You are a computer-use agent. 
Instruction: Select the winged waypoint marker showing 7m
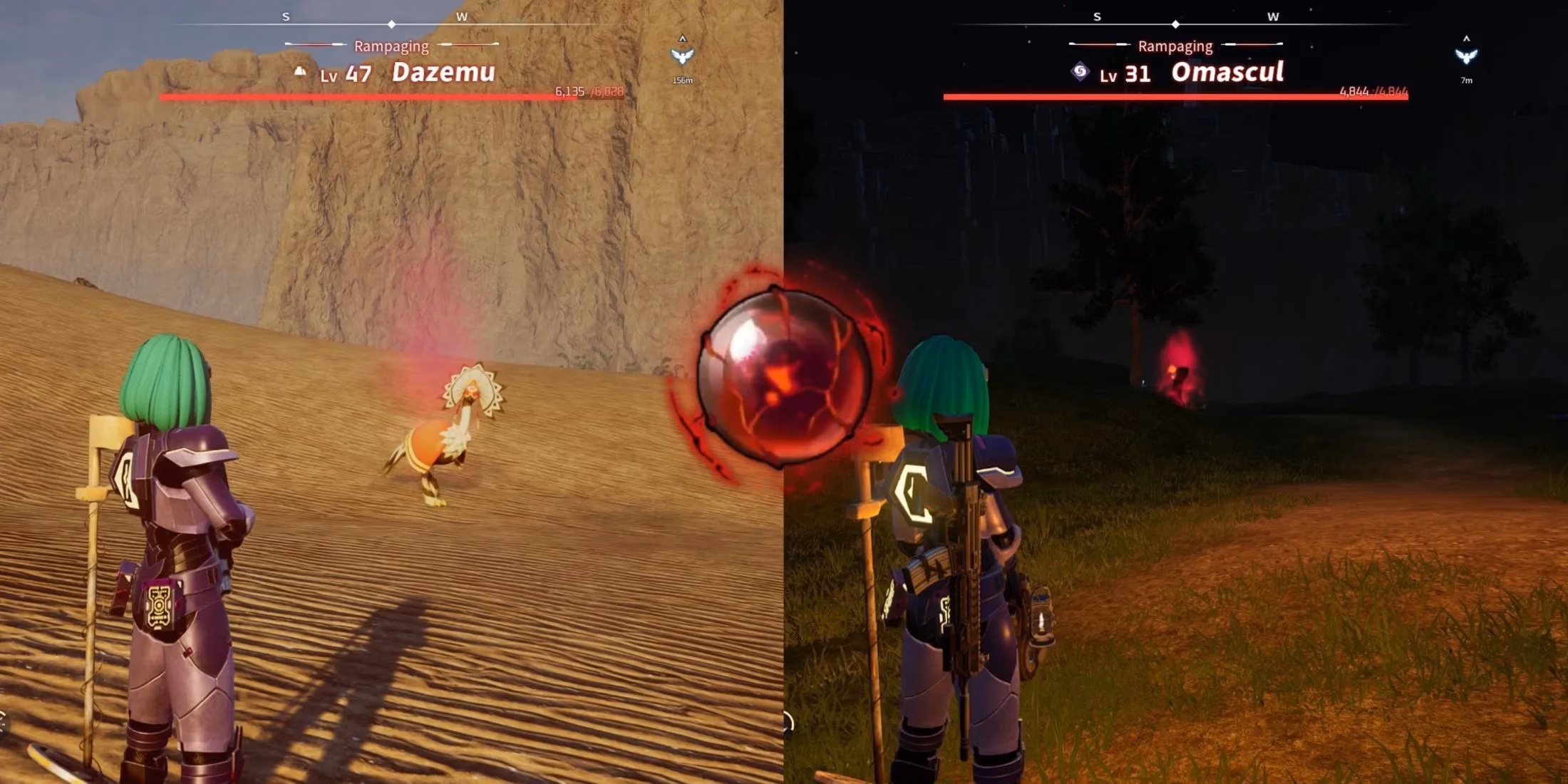pyautogui.click(x=1466, y=56)
